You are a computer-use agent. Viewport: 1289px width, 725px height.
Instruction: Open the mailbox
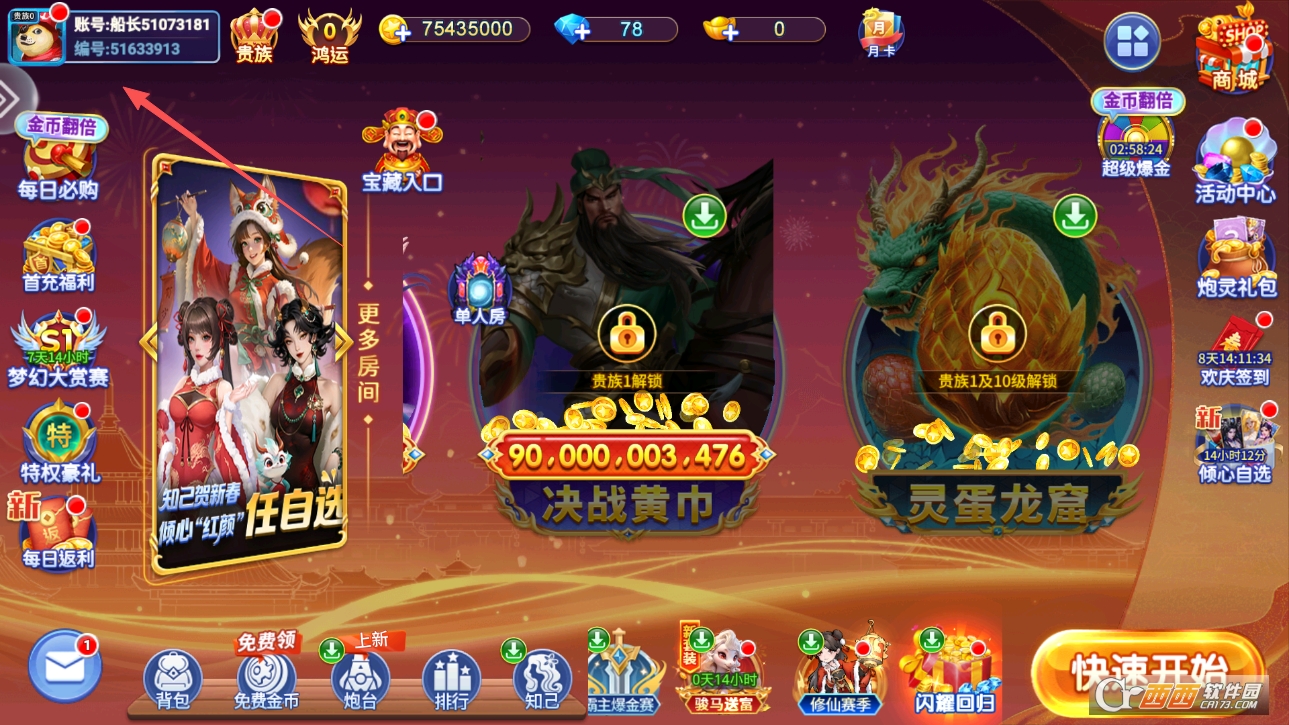point(65,665)
